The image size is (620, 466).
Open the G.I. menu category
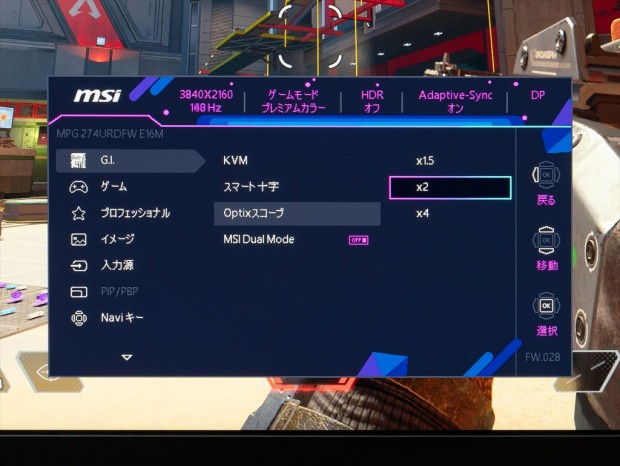(108, 160)
